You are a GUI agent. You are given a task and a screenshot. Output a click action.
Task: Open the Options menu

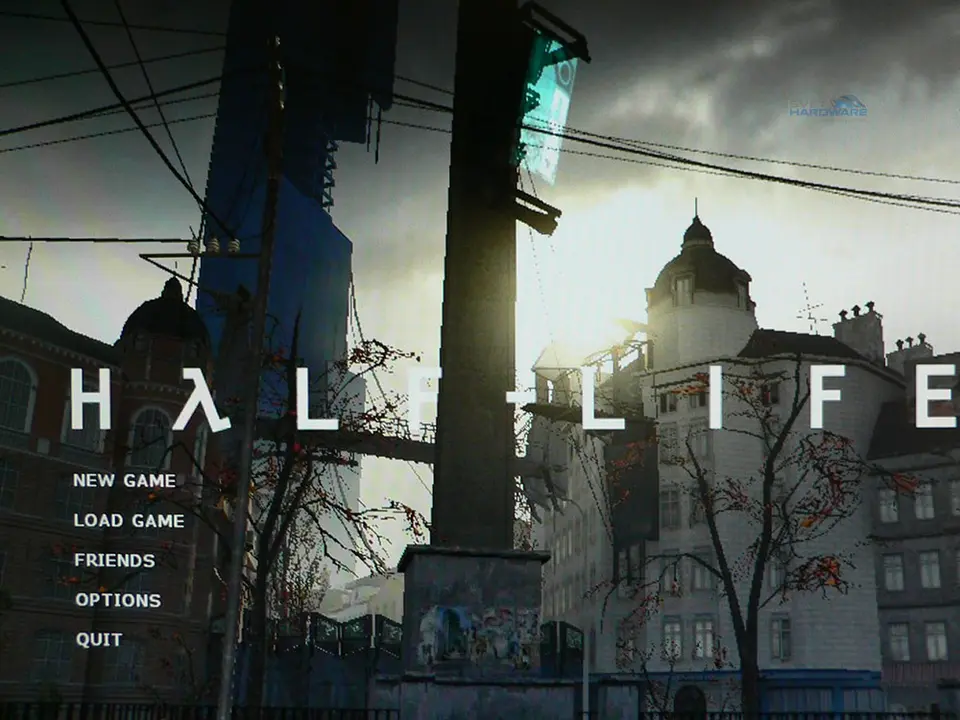coord(118,601)
